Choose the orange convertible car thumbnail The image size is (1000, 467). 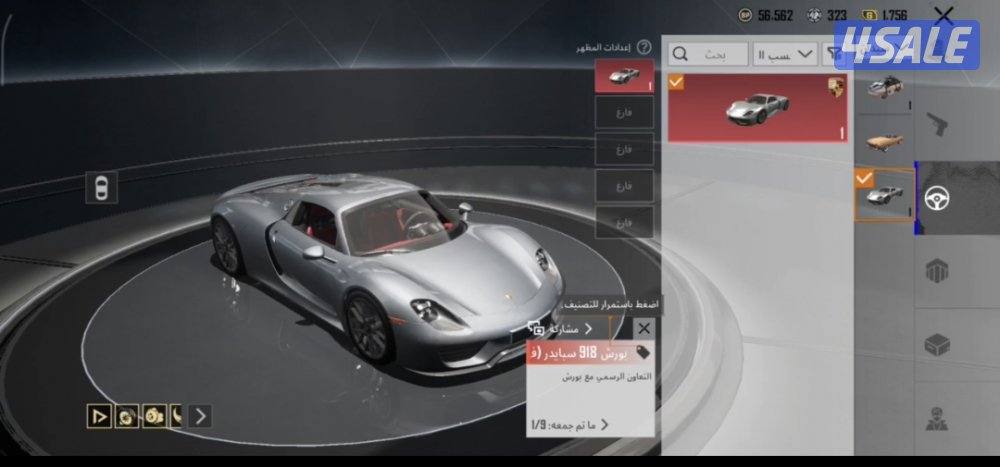point(884,139)
